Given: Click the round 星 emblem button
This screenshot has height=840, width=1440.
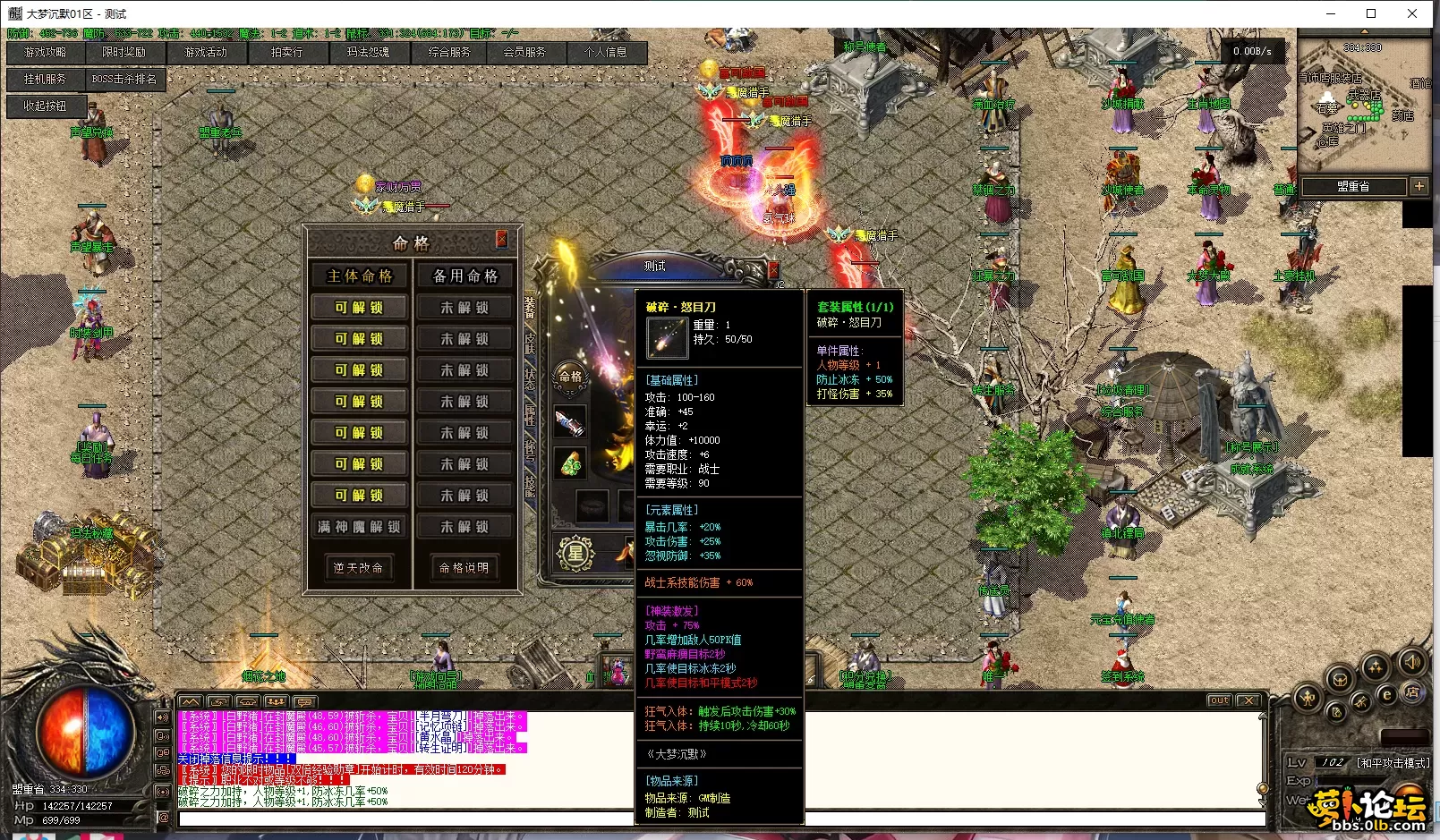Looking at the screenshot, I should 575,553.
